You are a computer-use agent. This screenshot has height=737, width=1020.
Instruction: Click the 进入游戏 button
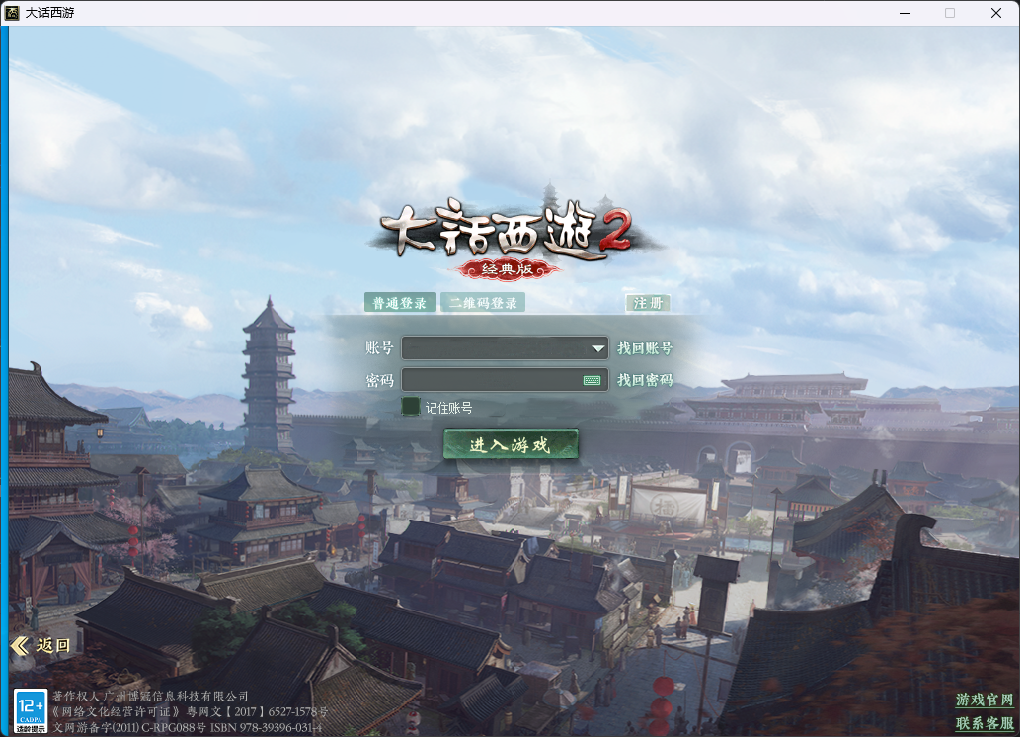click(510, 444)
